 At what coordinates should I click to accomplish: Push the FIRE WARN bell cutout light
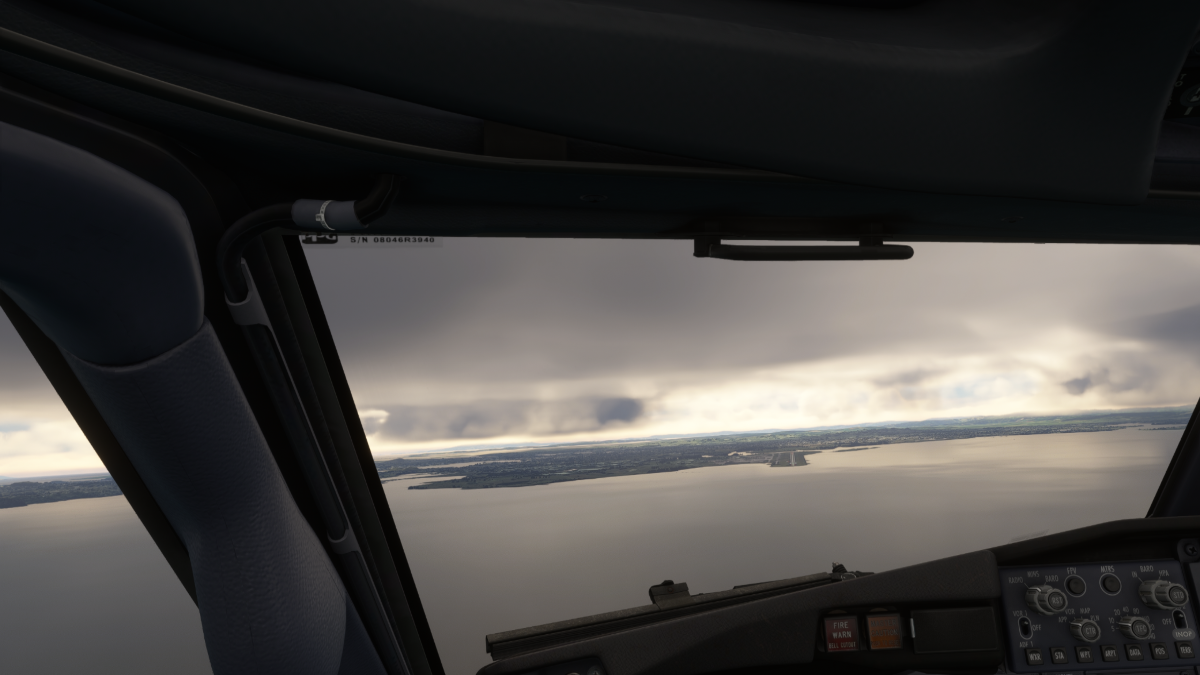tap(841, 632)
